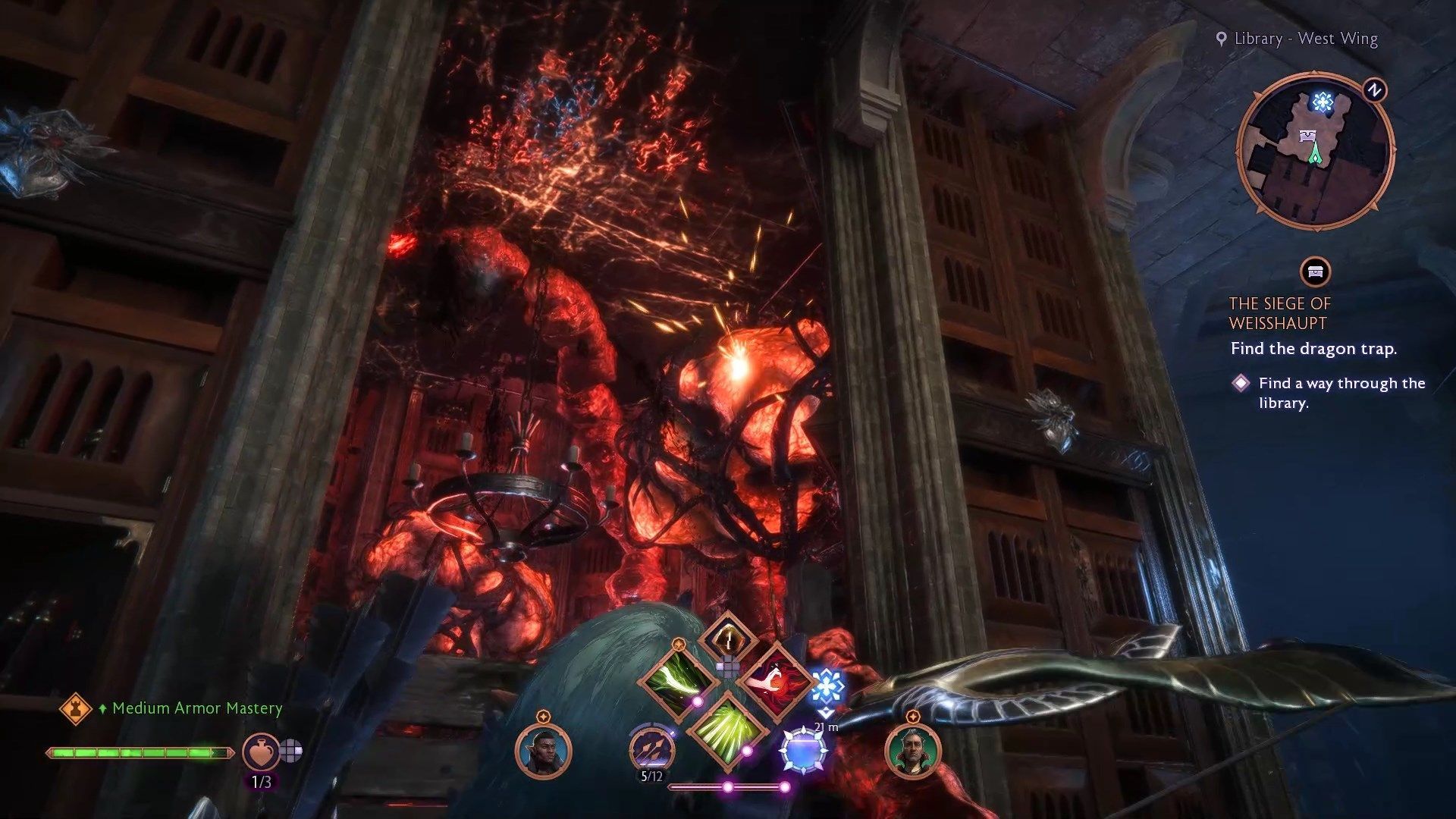1456x819 pixels.
Task: Select the blue snowflake objective marker on minimap
Action: click(x=1323, y=102)
